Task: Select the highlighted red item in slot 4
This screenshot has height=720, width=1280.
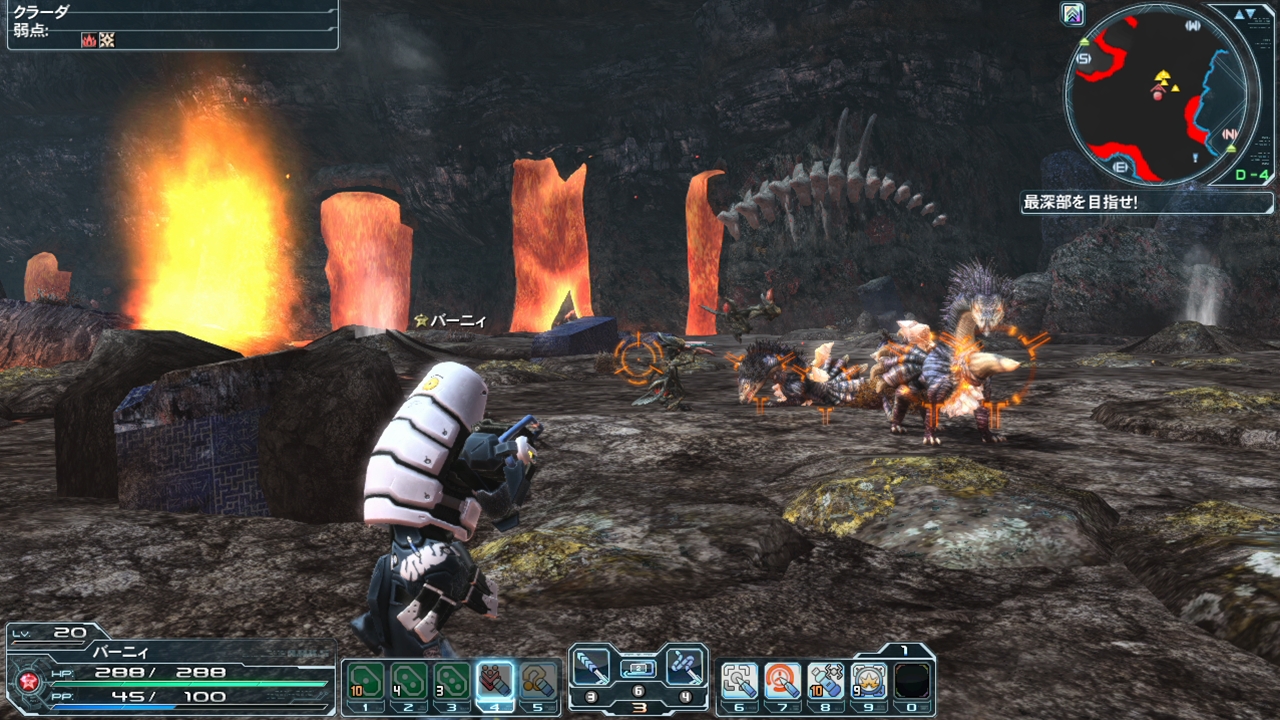Action: [495, 680]
